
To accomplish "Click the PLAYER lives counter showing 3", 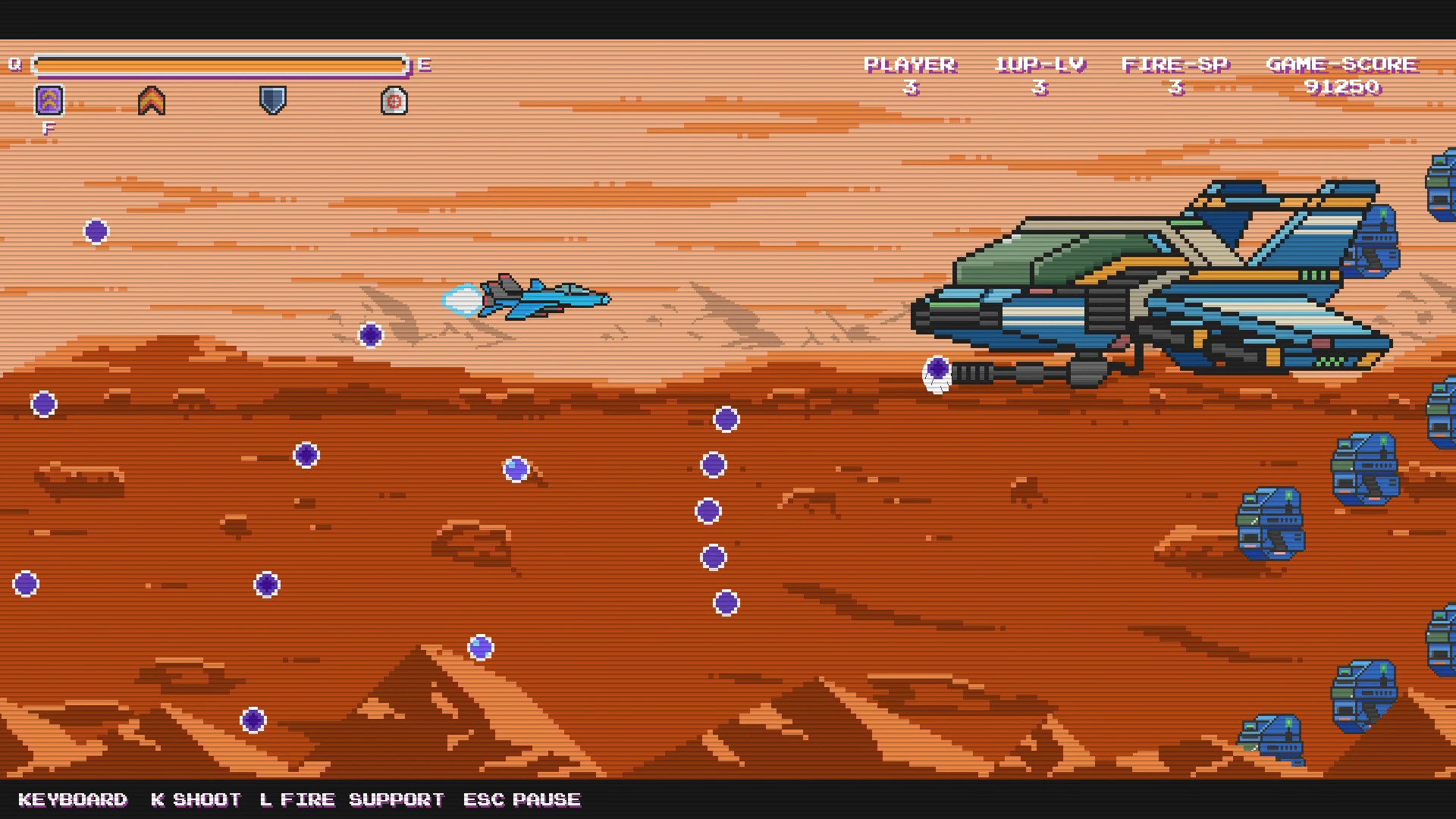I will (x=910, y=74).
